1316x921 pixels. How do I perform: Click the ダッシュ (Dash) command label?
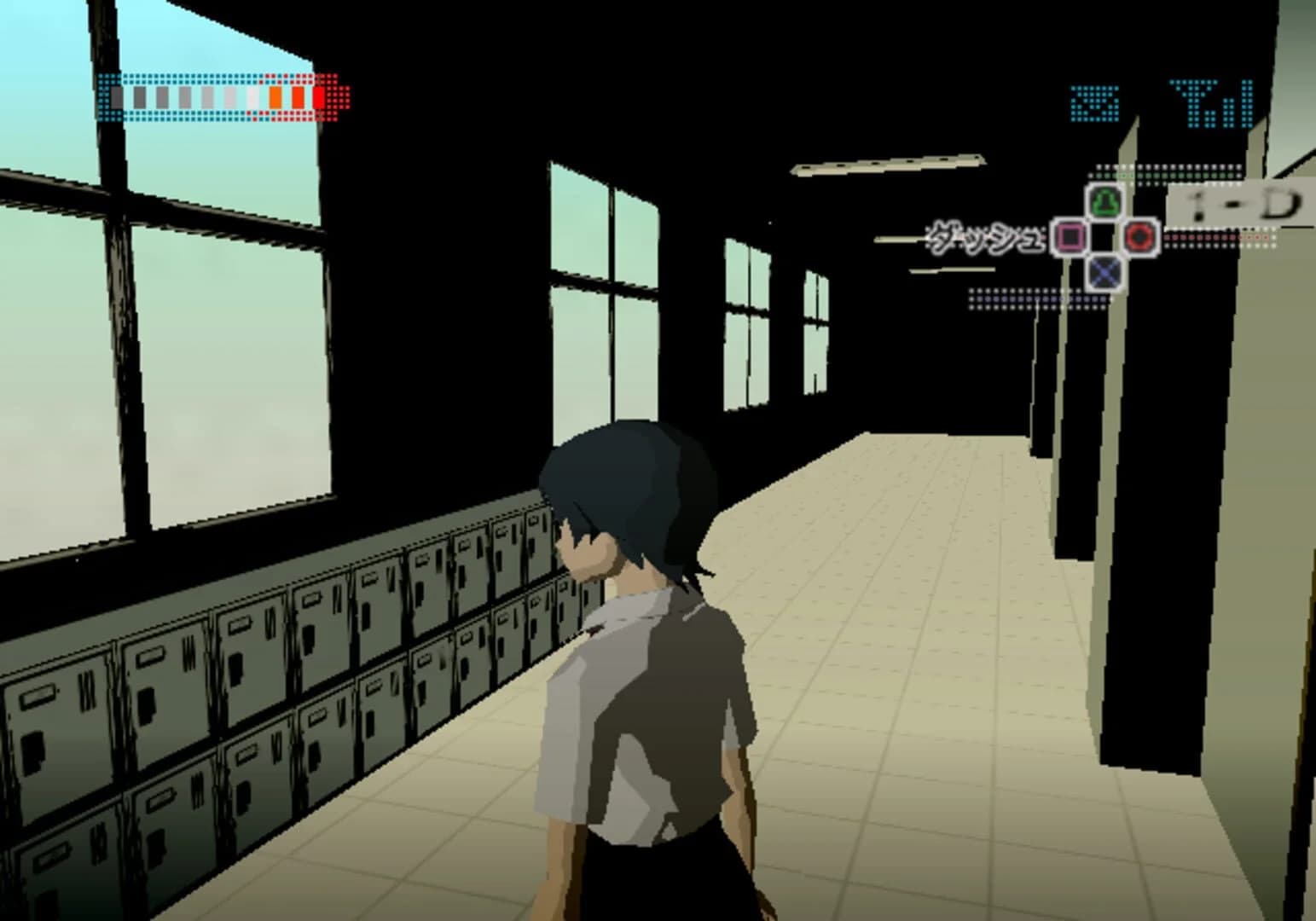(x=985, y=237)
